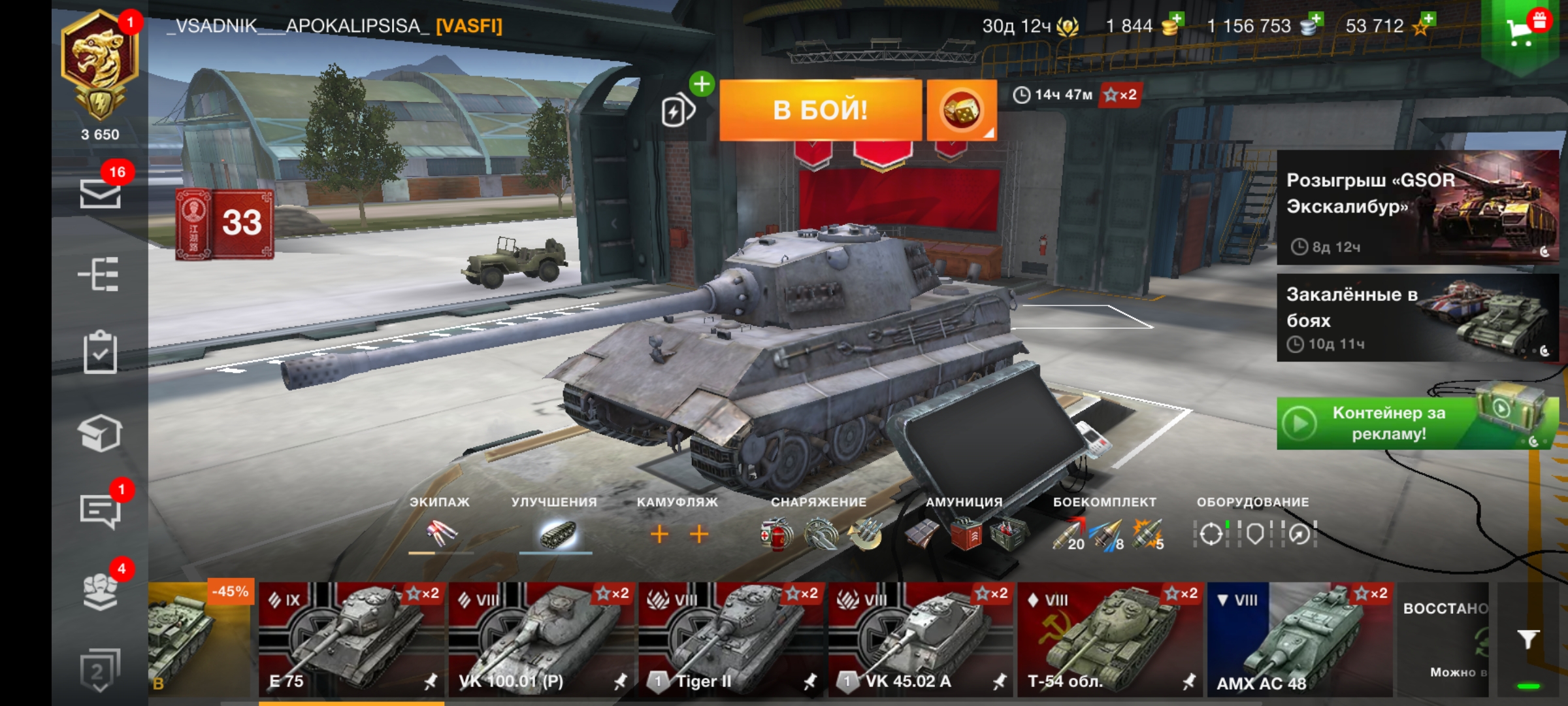Select the E 75 tank in the carousel
Viewport: 1568px width, 706px height.
click(x=351, y=639)
